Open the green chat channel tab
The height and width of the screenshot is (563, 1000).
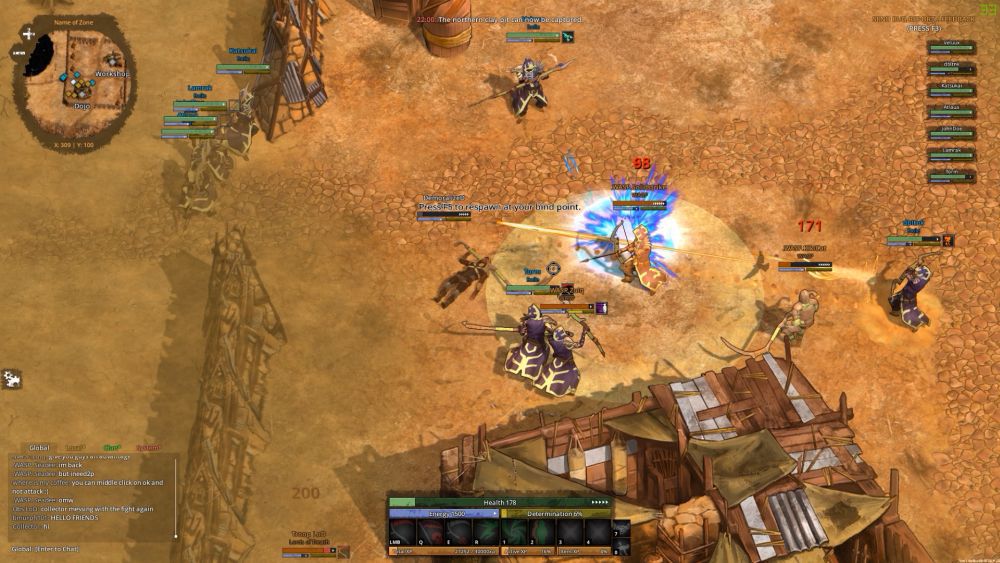(x=111, y=448)
